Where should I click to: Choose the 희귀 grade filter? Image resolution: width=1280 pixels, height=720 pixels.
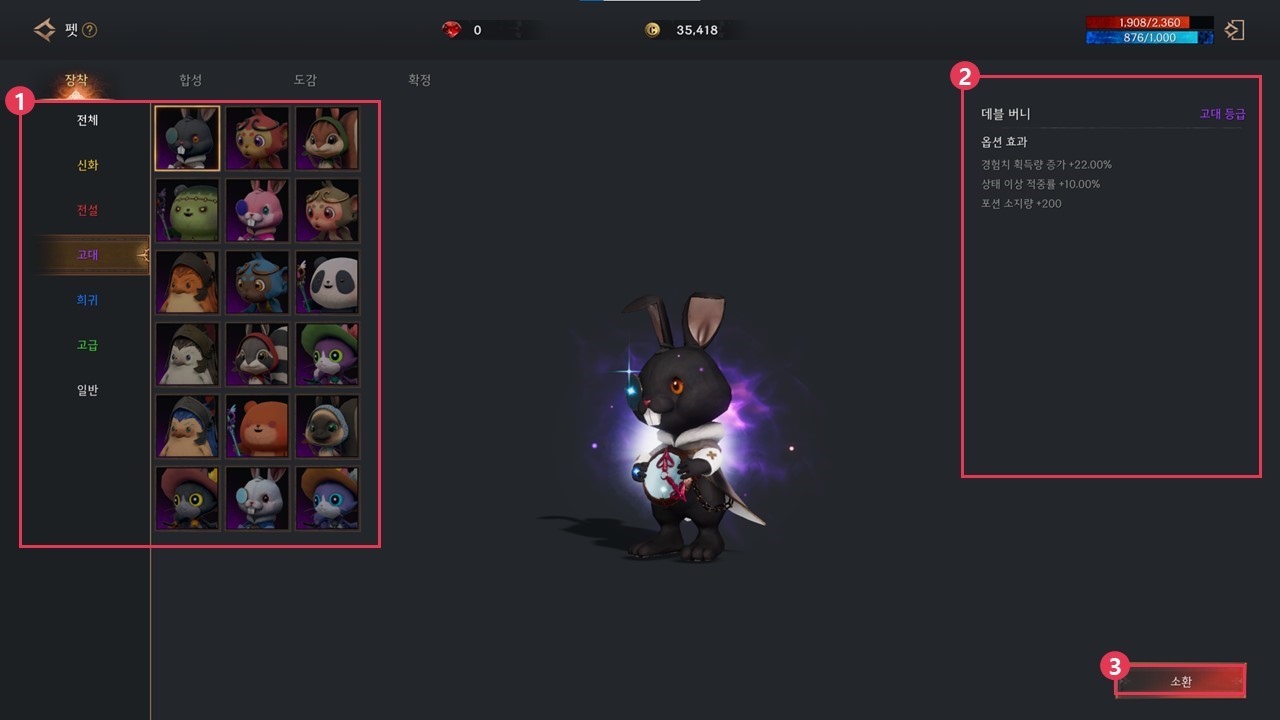pos(88,300)
